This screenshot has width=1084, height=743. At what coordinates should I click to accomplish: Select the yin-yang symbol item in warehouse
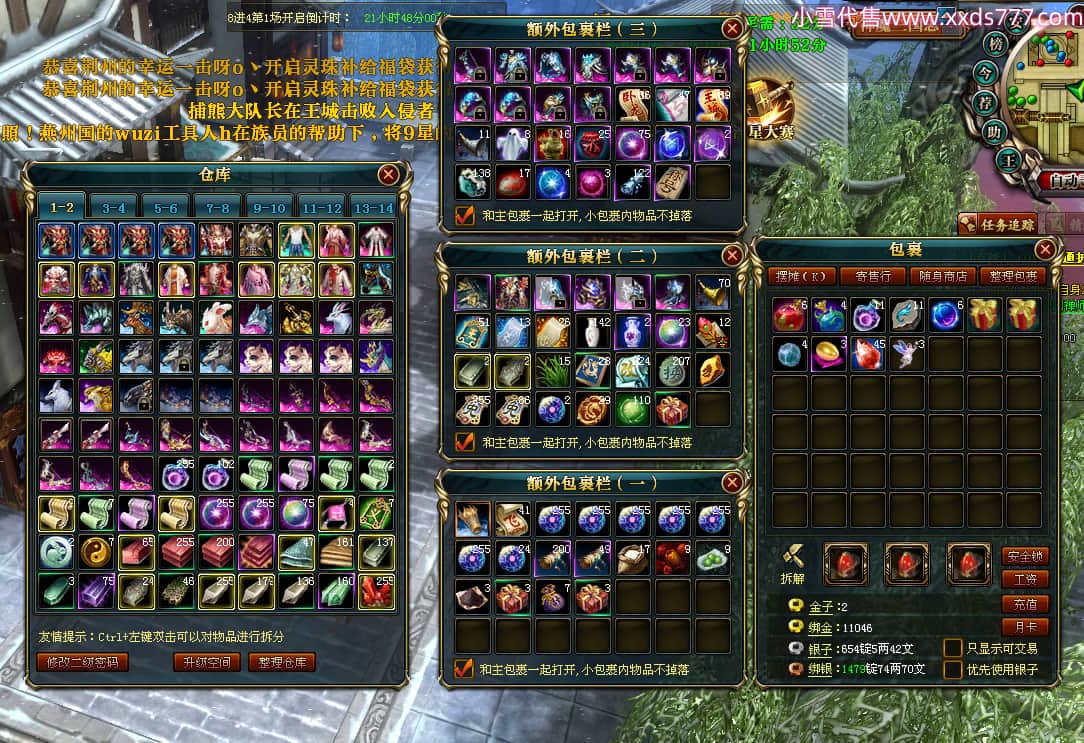point(97,550)
